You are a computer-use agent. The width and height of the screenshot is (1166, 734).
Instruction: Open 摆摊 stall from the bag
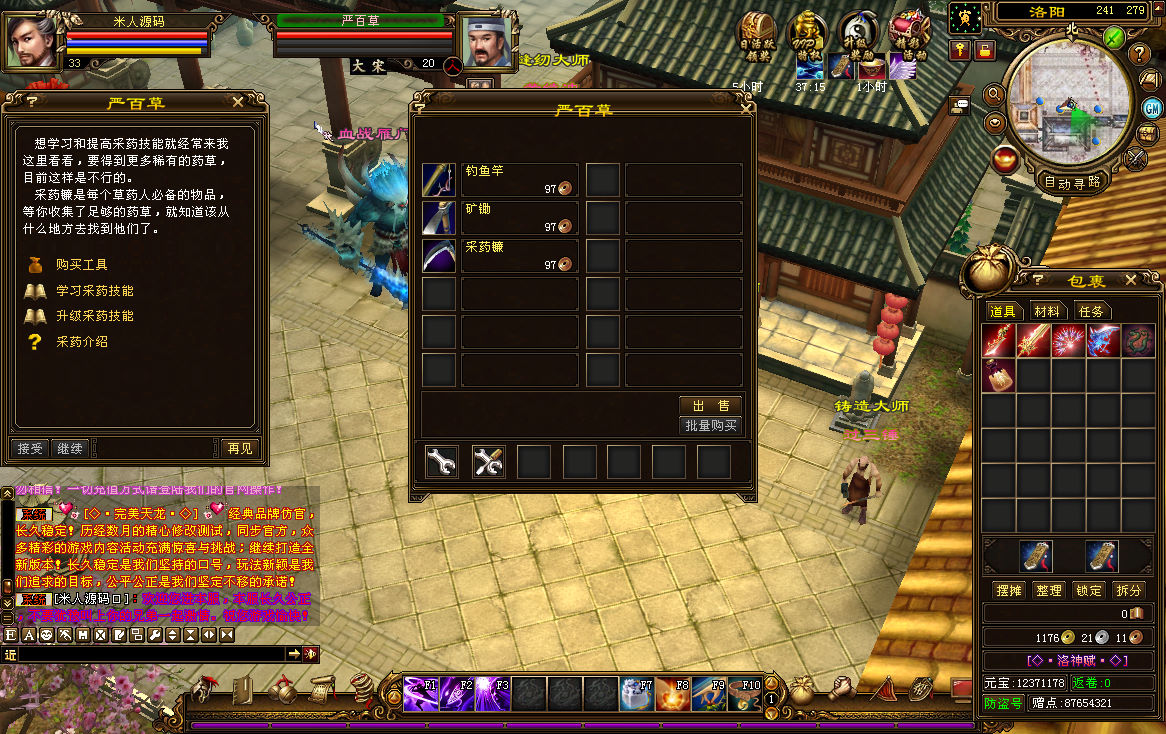click(1009, 590)
